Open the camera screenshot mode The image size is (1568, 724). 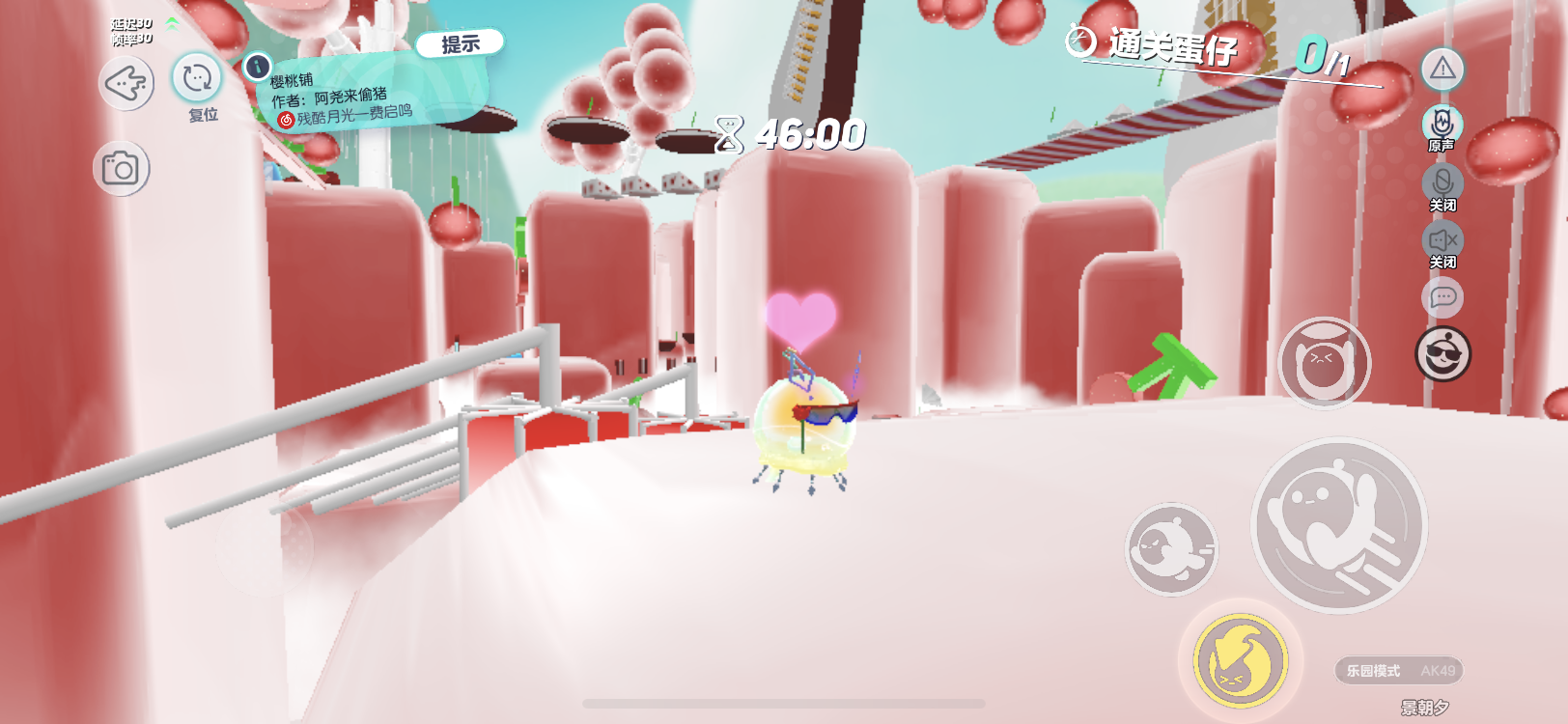[x=122, y=169]
